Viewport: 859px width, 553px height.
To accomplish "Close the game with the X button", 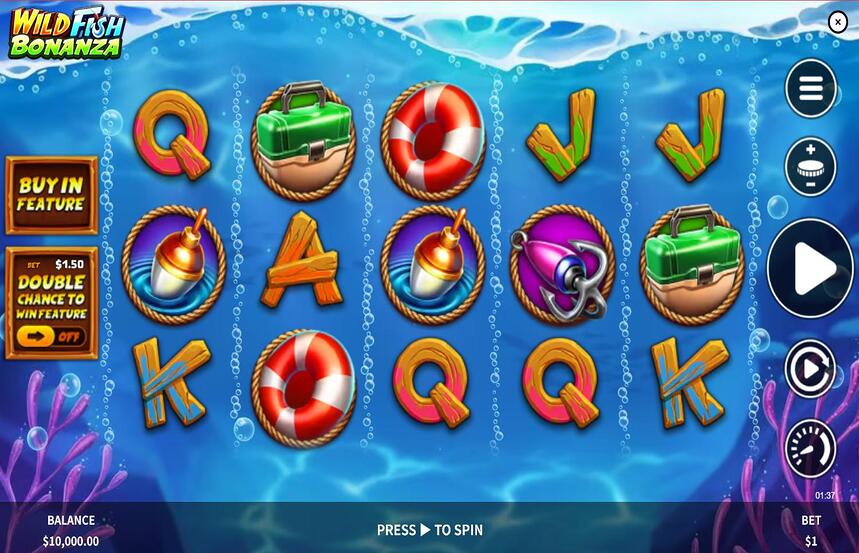I will tap(838, 22).
